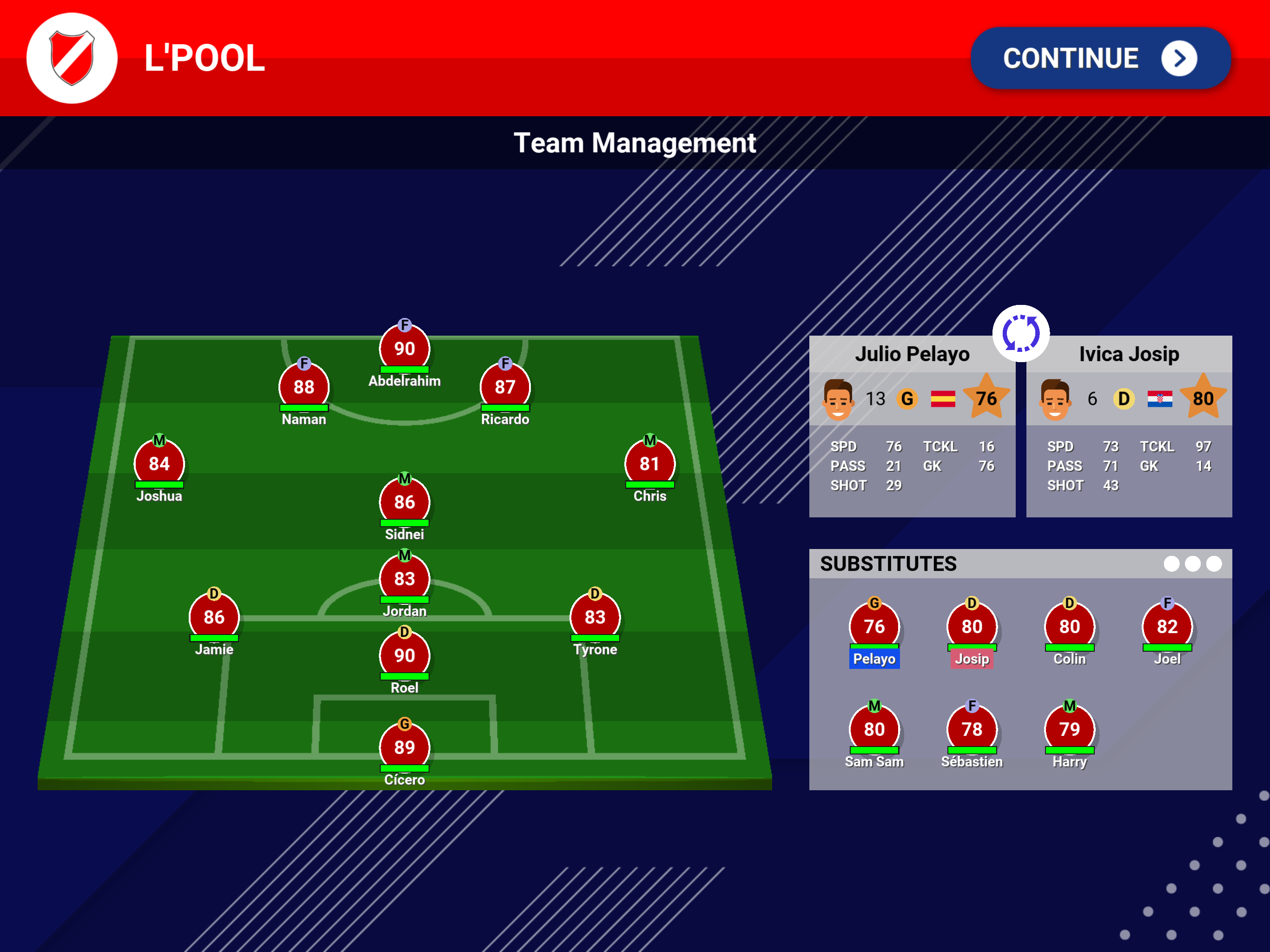This screenshot has height=952, width=1270.
Task: Select substitute goalkeeper Pelayo
Action: tap(874, 627)
